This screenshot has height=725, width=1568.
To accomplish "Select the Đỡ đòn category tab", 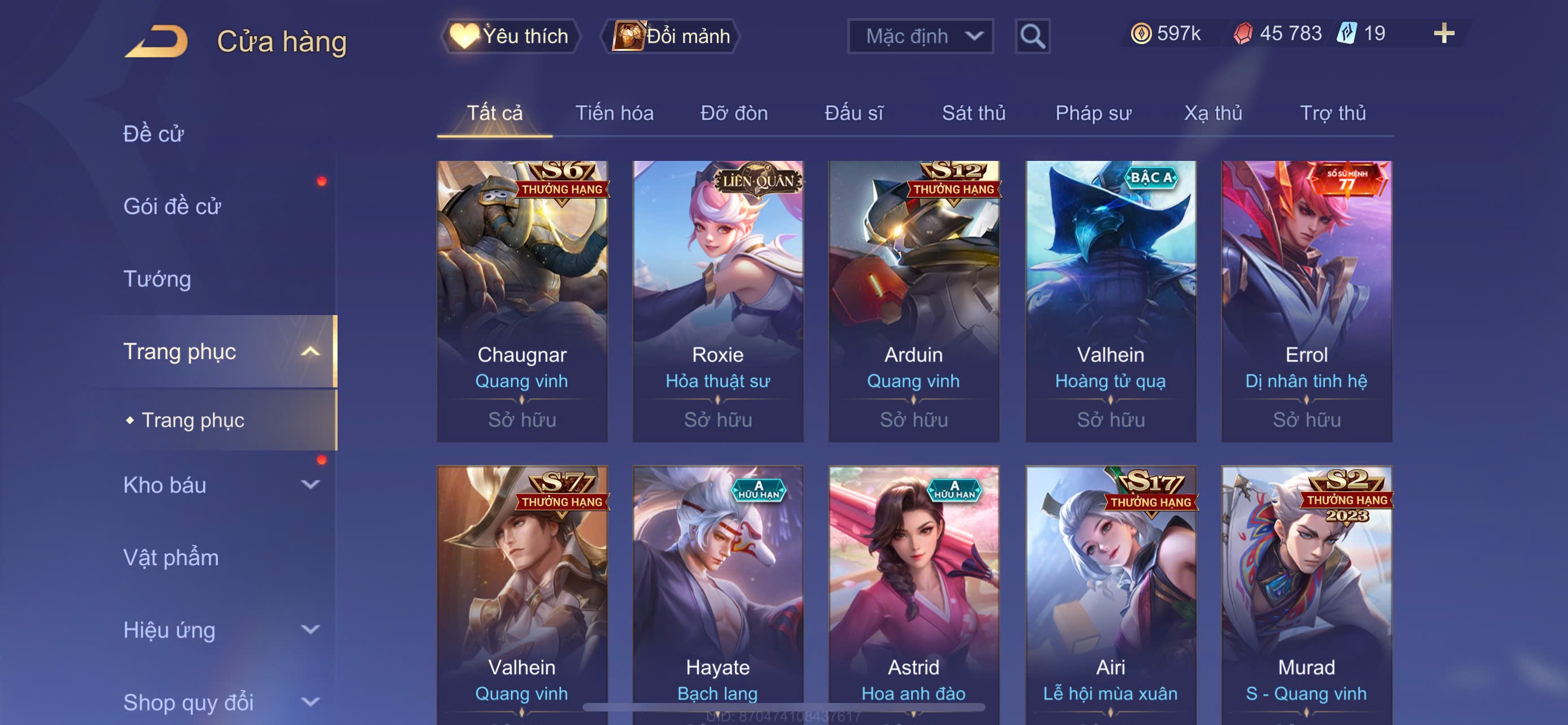I will pyautogui.click(x=733, y=113).
